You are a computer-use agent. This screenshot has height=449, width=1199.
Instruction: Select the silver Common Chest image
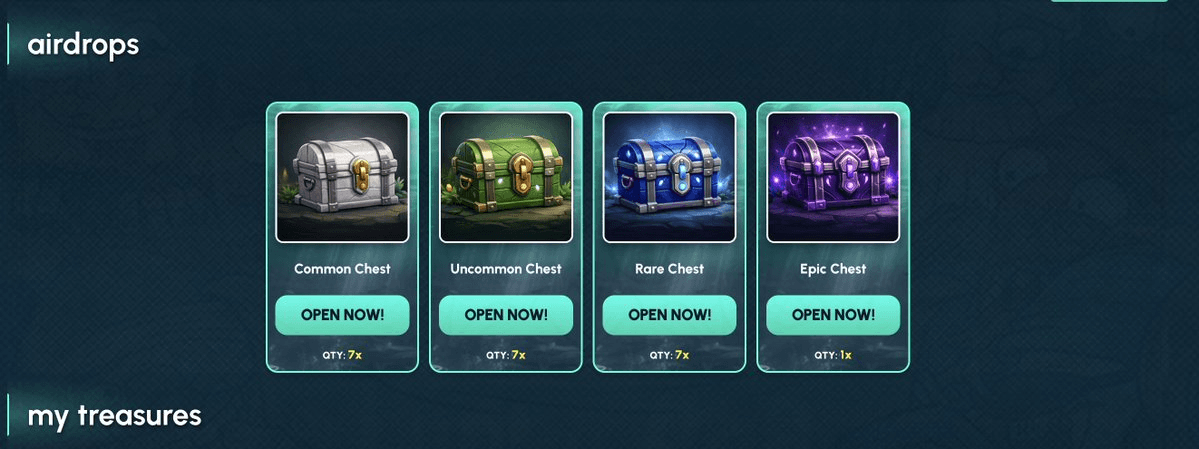(x=342, y=177)
